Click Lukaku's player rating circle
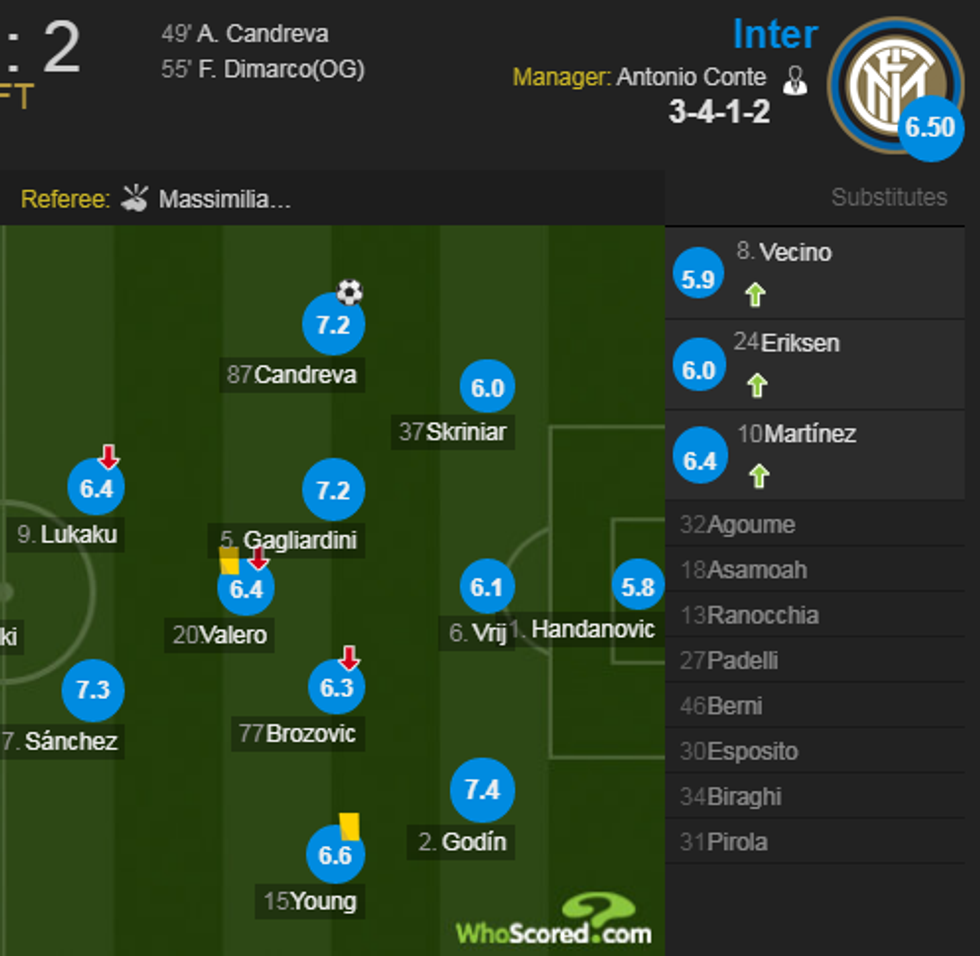 [96, 489]
